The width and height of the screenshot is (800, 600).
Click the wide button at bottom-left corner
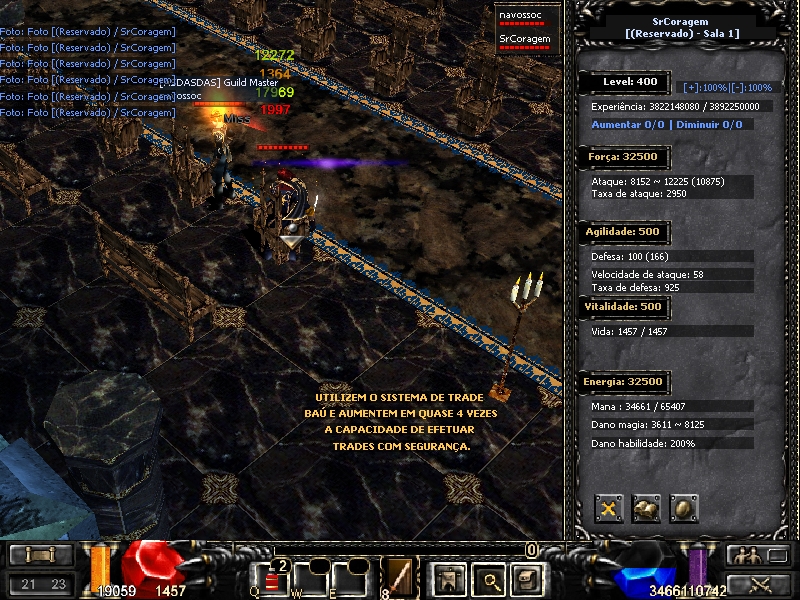41,555
